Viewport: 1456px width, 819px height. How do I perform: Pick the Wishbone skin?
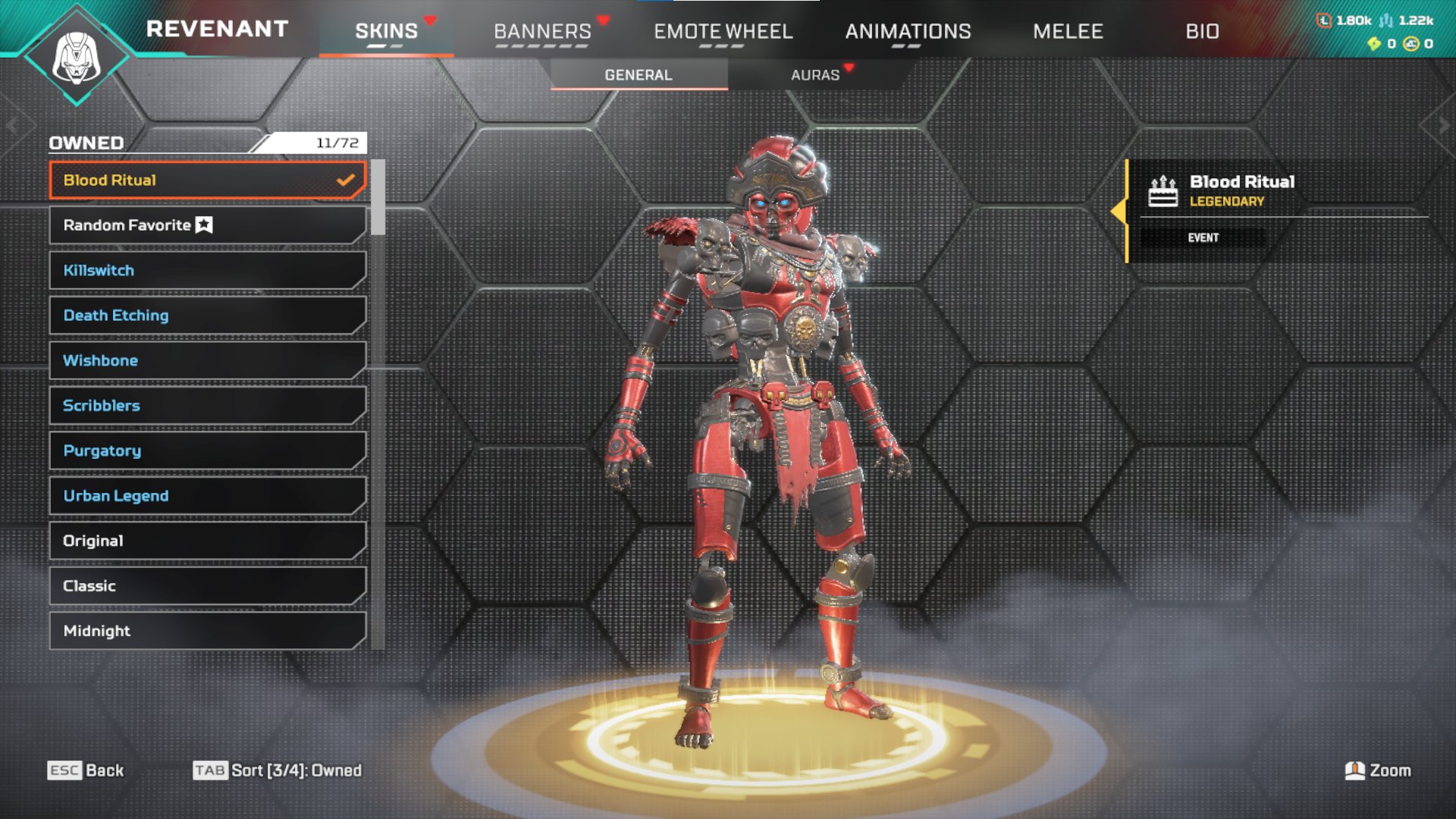[207, 360]
